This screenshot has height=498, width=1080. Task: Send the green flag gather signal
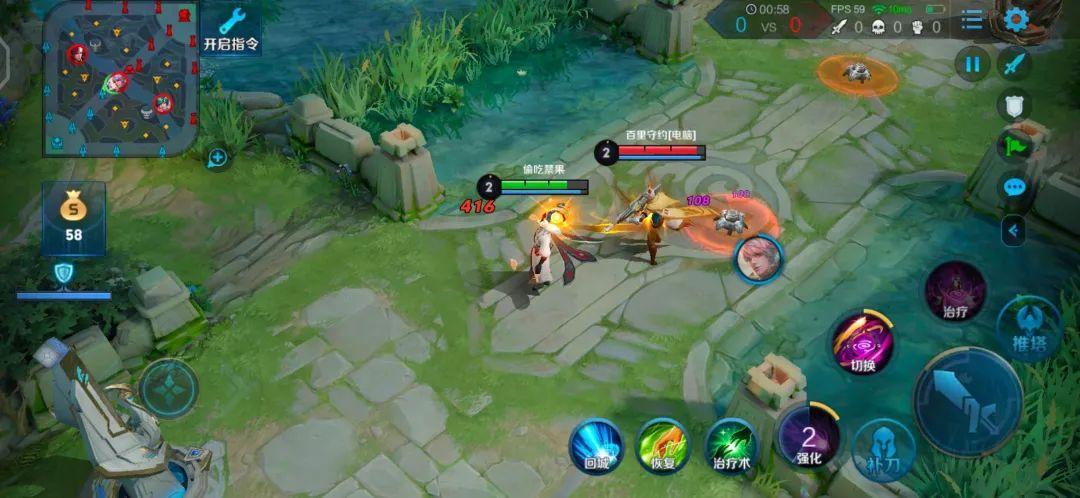(x=1014, y=146)
